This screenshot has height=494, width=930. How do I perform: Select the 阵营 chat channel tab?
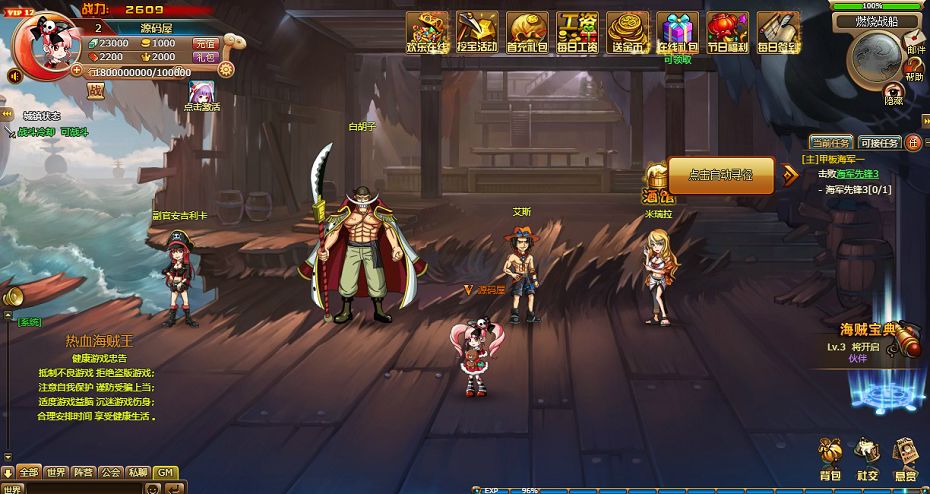(x=83, y=472)
